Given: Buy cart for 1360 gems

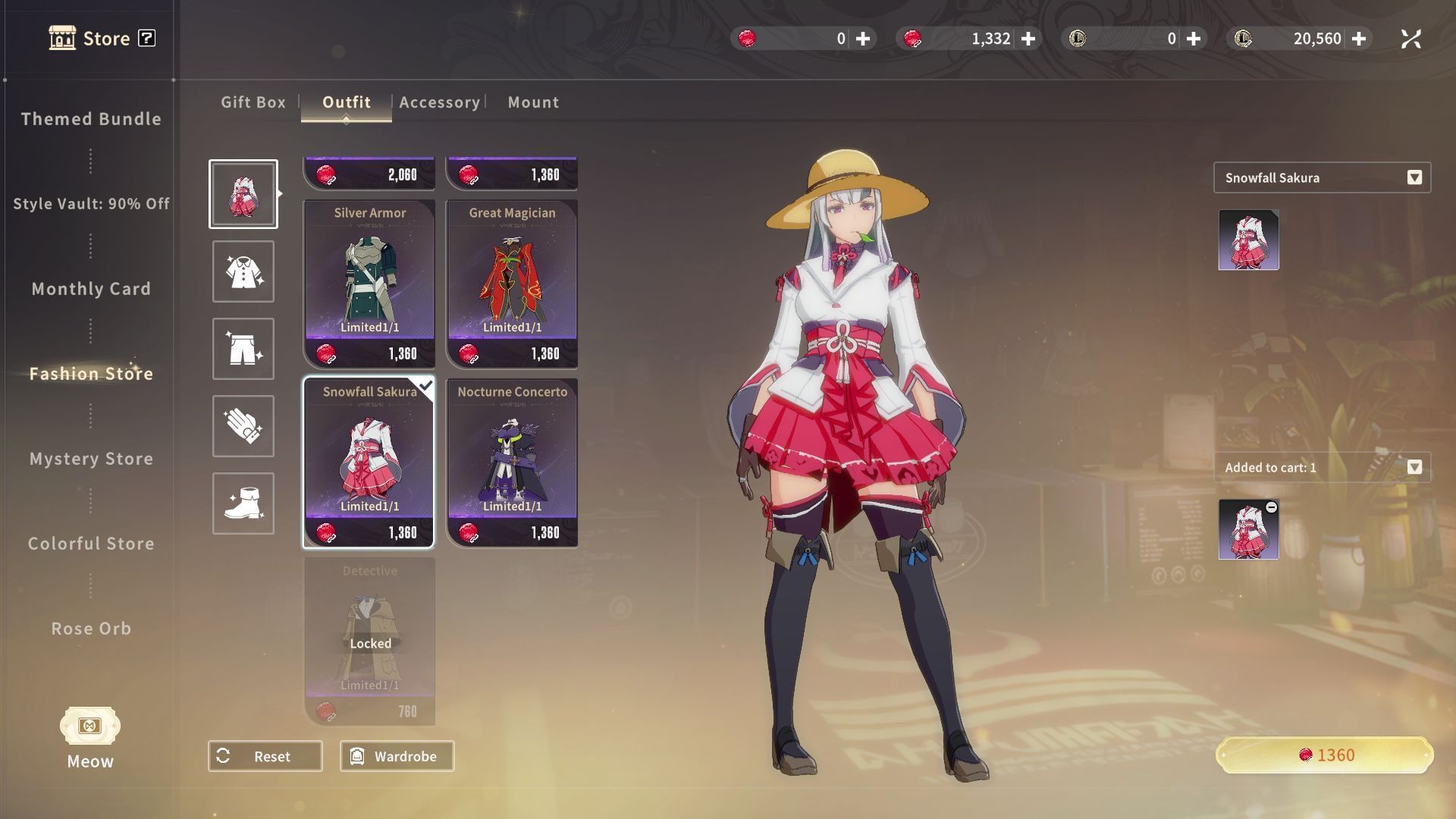Looking at the screenshot, I should 1324,755.
